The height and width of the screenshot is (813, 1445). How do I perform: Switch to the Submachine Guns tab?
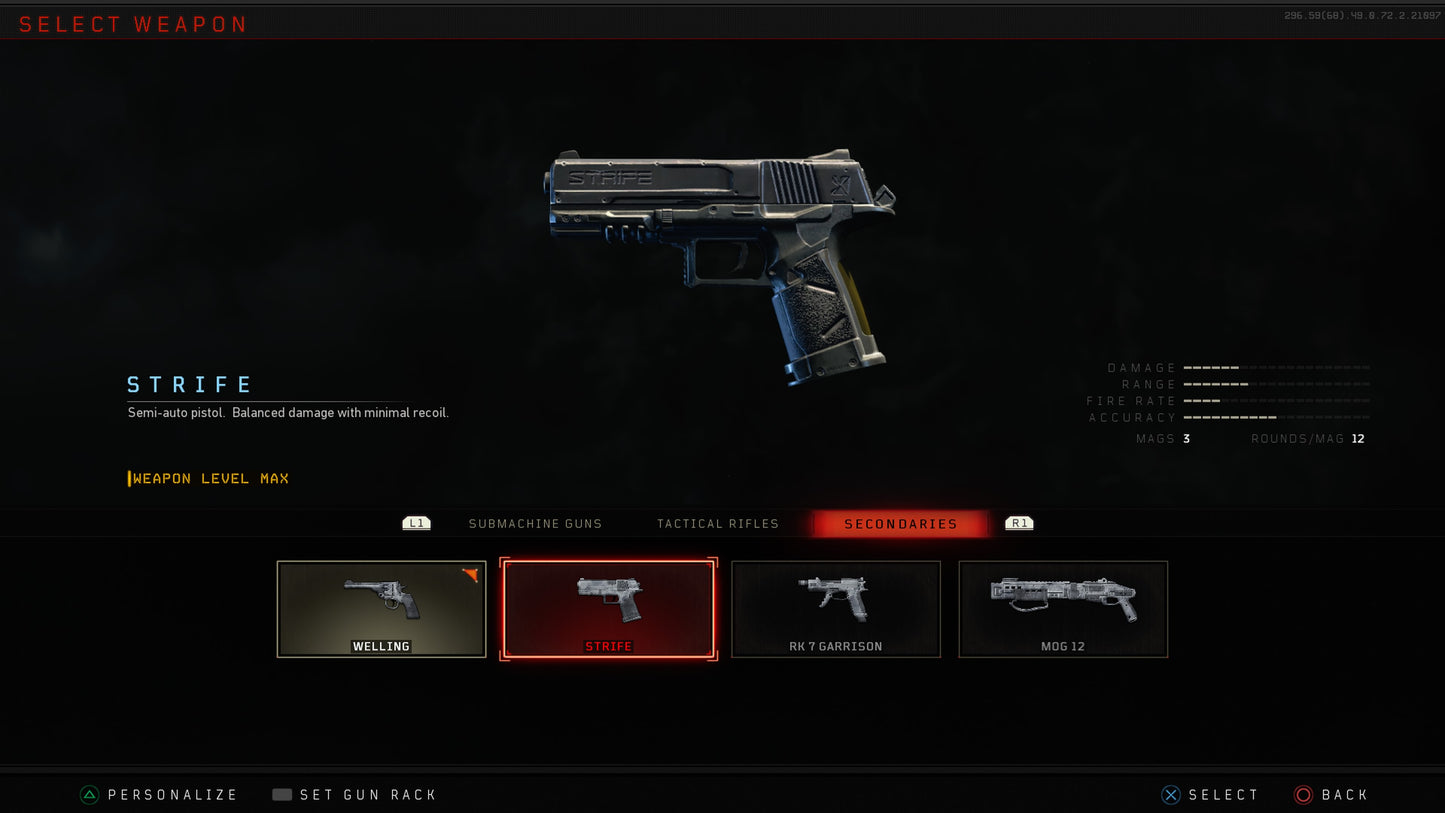click(x=535, y=524)
